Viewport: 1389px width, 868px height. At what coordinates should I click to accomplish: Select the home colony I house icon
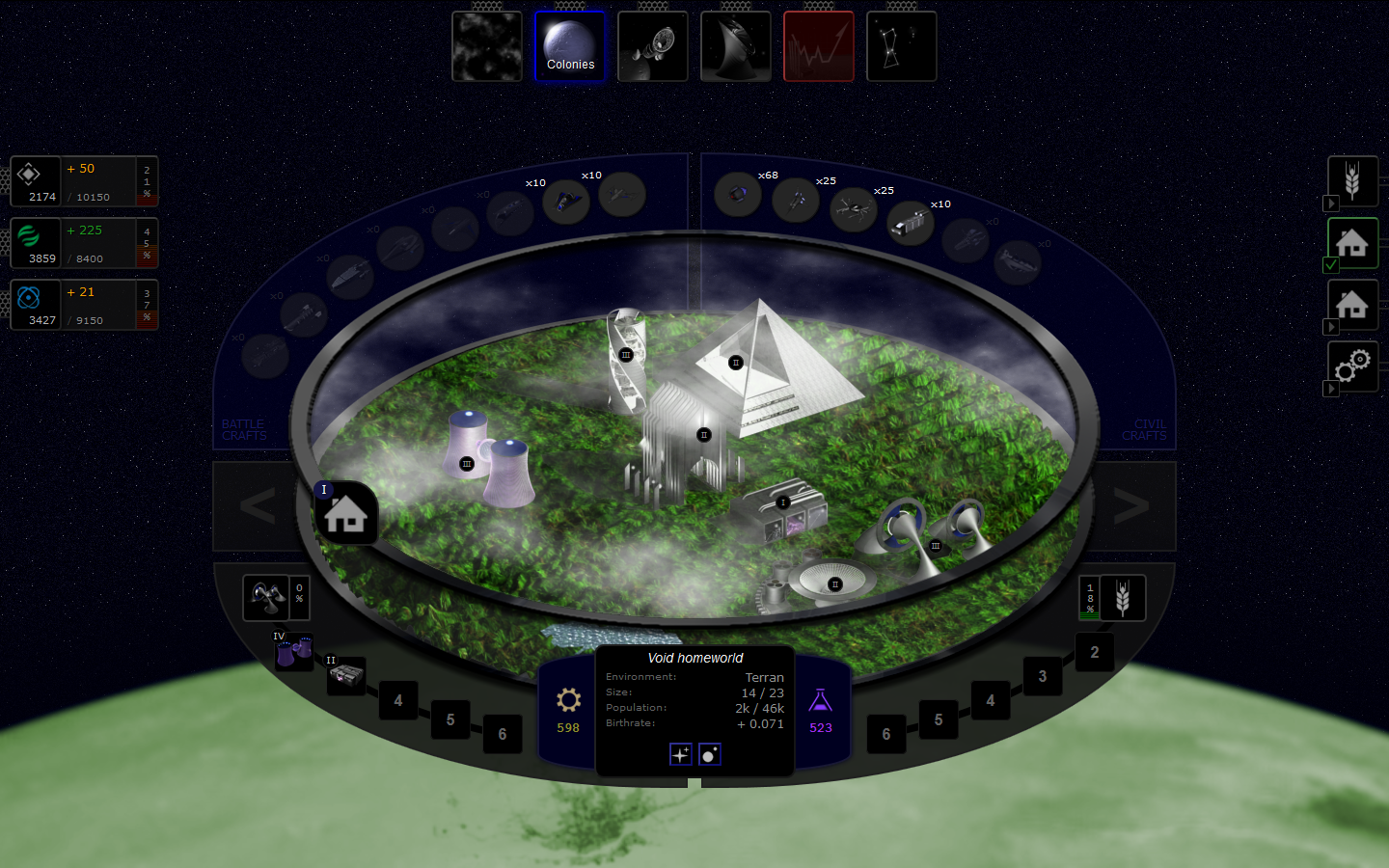pos(346,513)
